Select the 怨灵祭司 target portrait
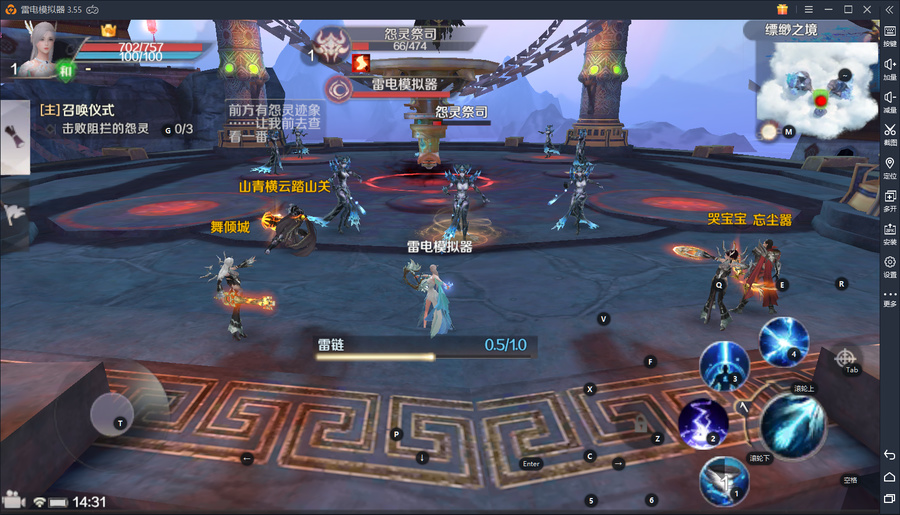This screenshot has width=900, height=515. [x=330, y=46]
